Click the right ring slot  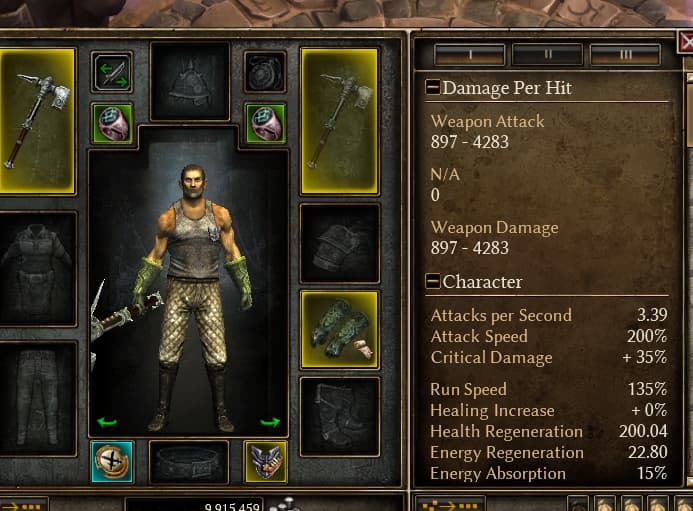pyautogui.click(x=265, y=122)
